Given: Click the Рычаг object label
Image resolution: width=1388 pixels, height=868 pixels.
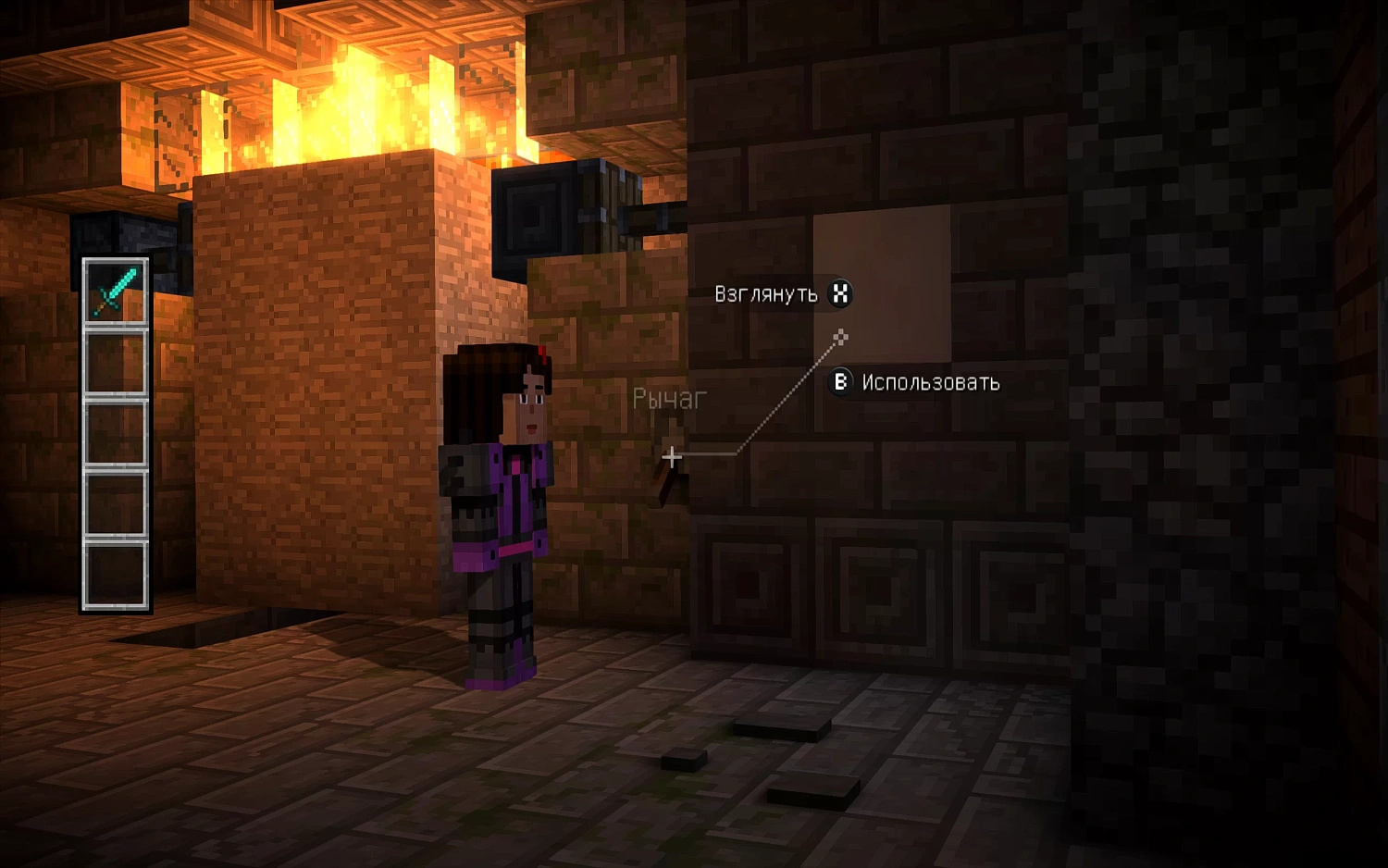Looking at the screenshot, I should 669,398.
